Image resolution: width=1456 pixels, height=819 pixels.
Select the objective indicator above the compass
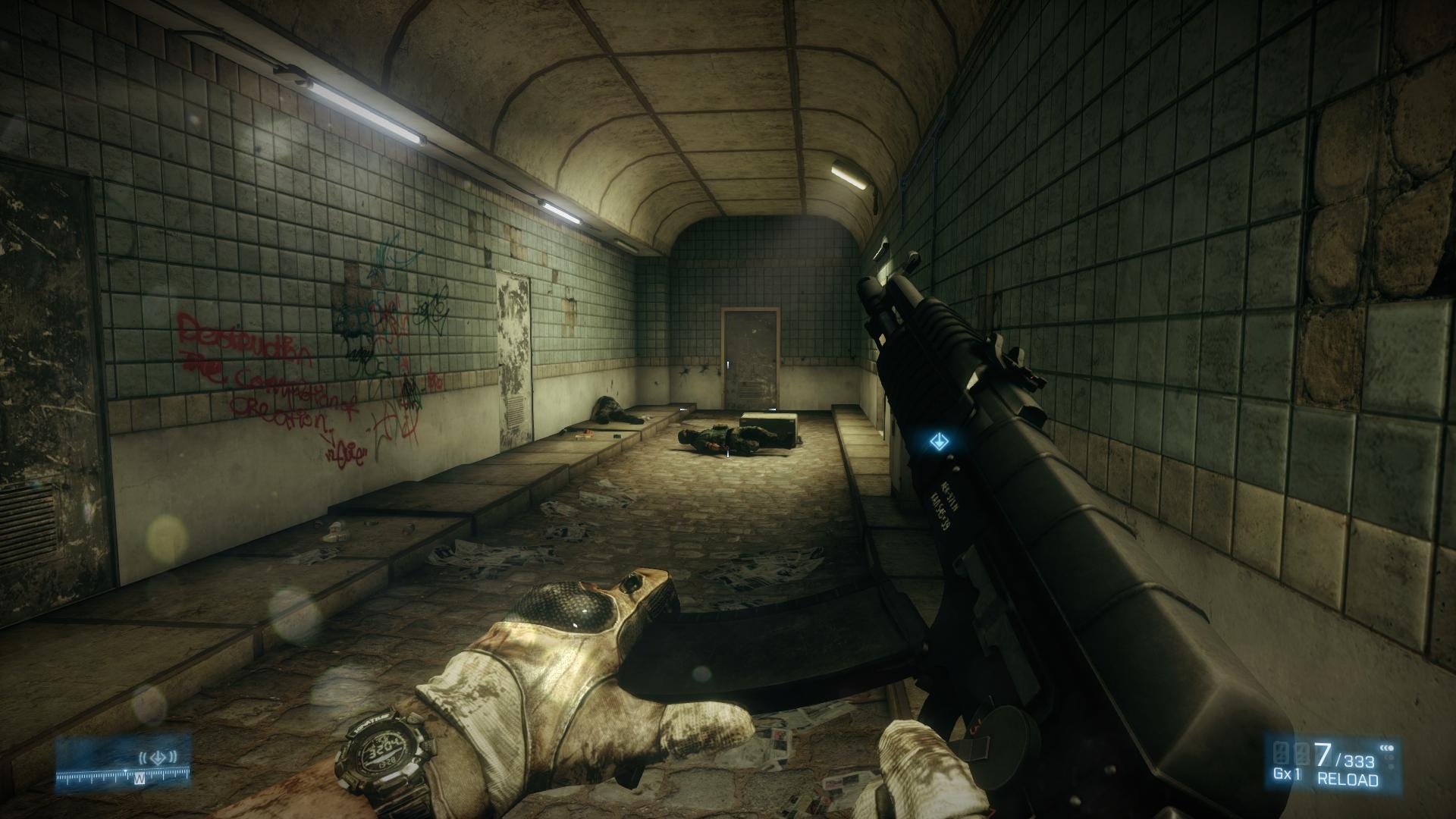[x=158, y=756]
